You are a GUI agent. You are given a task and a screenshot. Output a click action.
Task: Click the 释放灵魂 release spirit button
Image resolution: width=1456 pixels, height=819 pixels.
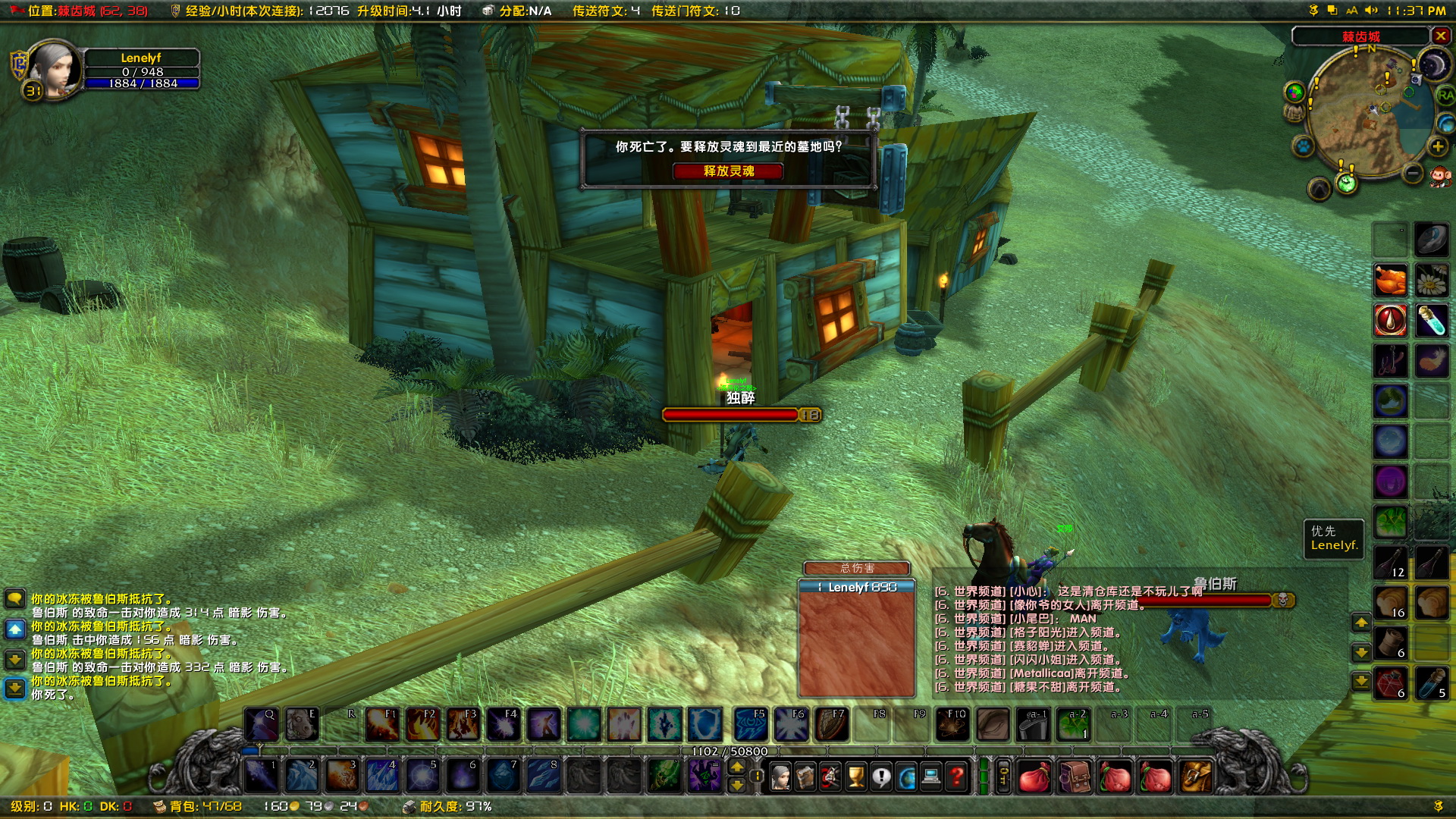(x=727, y=171)
